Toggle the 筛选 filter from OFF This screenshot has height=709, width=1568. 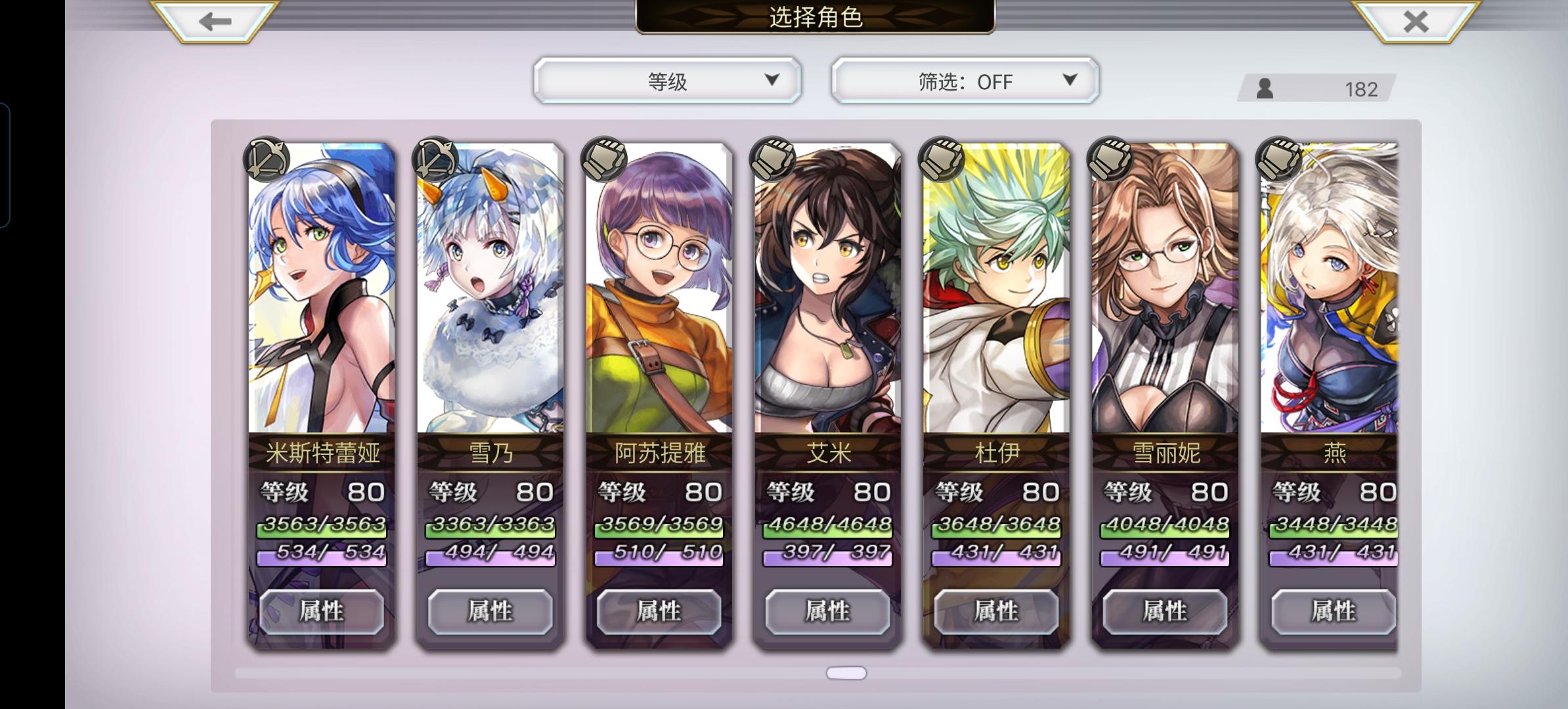click(x=963, y=81)
